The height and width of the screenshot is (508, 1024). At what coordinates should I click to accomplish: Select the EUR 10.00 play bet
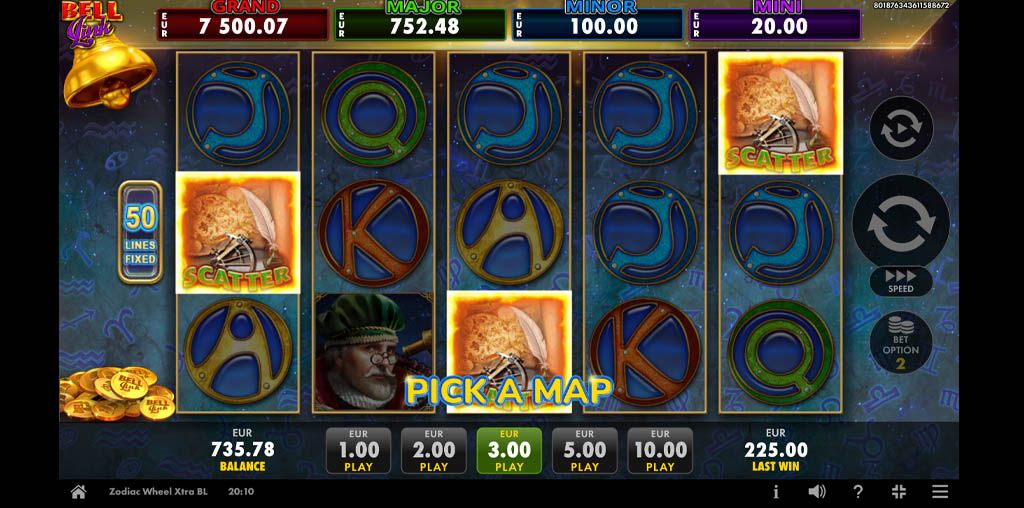660,451
